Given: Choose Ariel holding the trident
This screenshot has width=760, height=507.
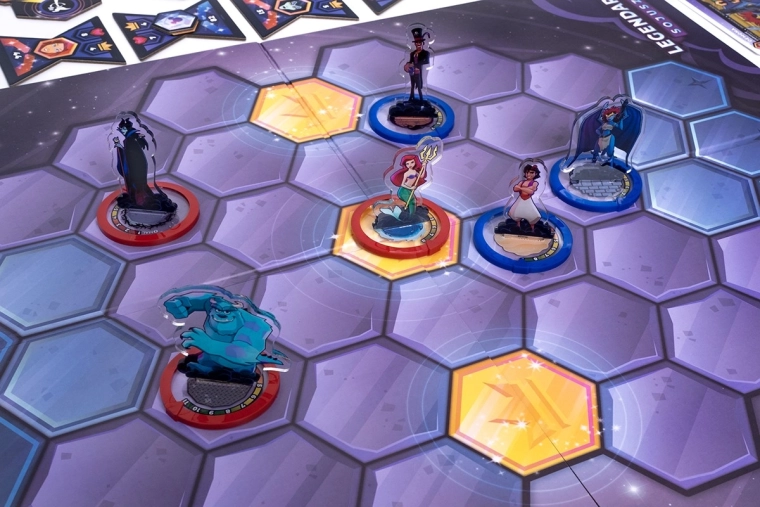Looking at the screenshot, I should [406, 192].
